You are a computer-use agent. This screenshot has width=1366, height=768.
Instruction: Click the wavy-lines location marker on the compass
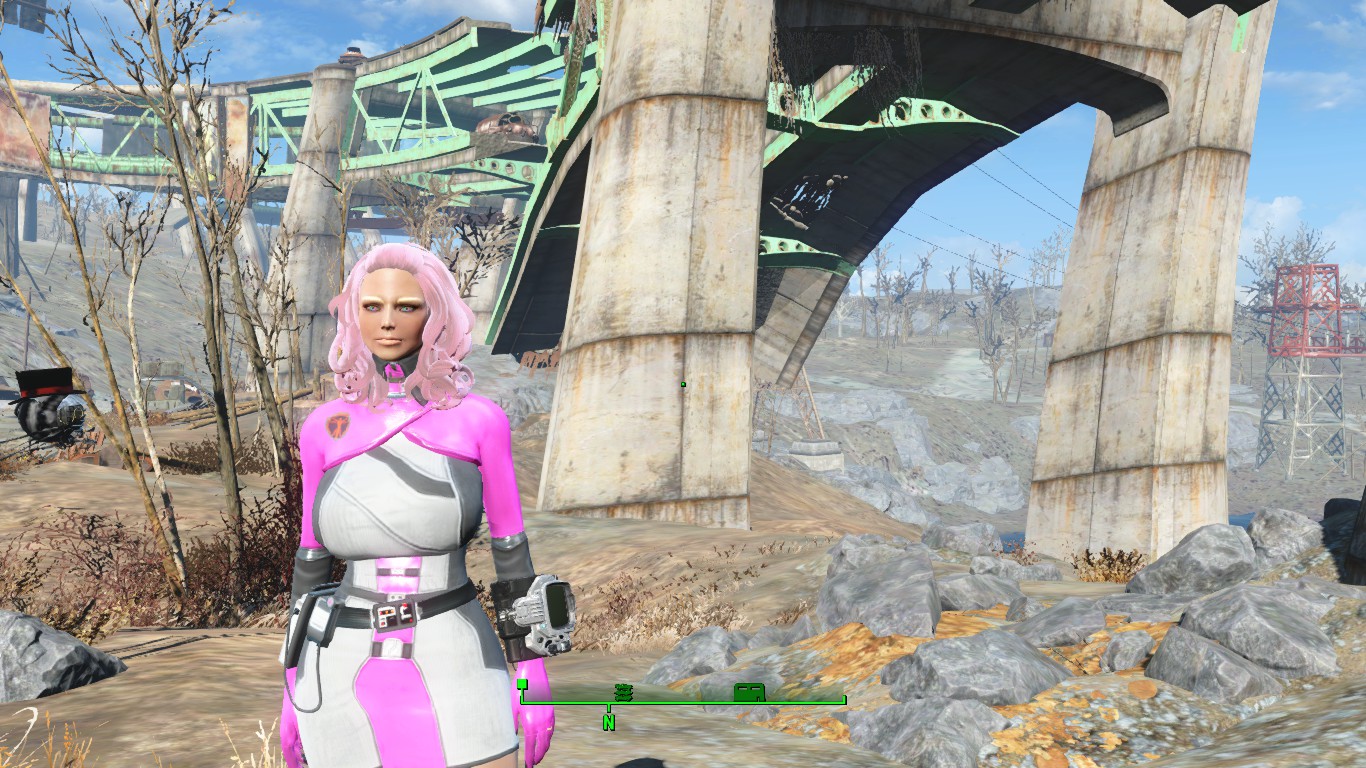[x=623, y=690]
